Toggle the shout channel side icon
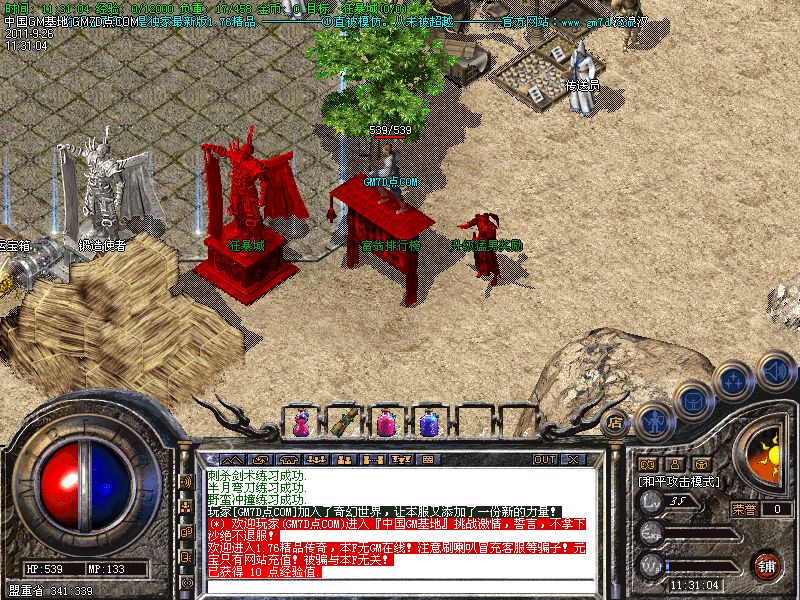 click(x=186, y=481)
